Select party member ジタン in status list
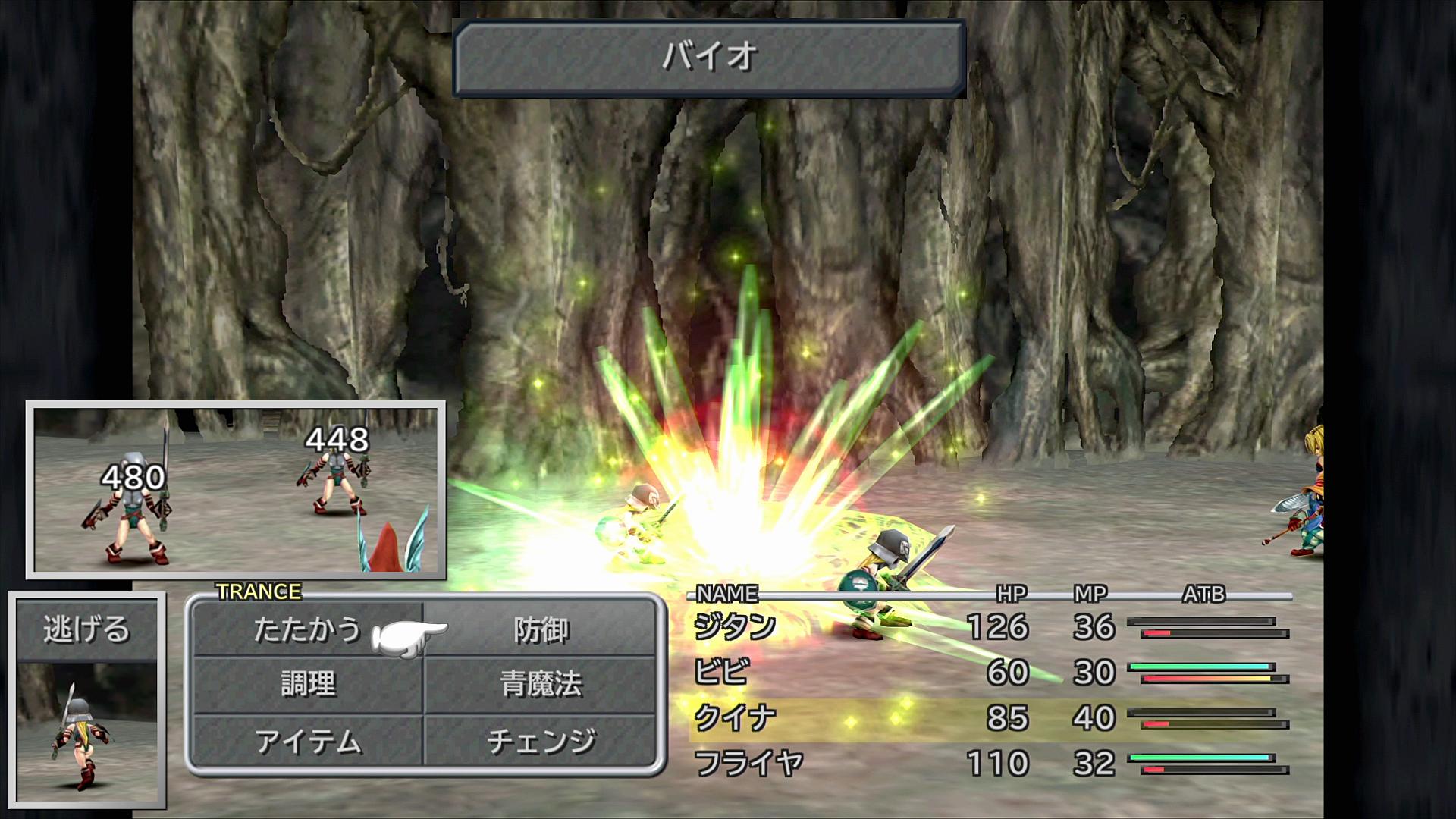The height and width of the screenshot is (819, 1456). pos(735,628)
